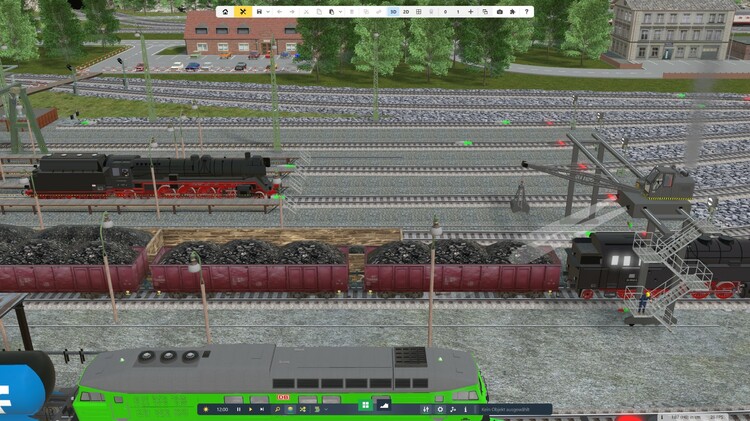This screenshot has width=750, height=421.
Task: Play the simulation at normal speed
Action: pos(251,409)
